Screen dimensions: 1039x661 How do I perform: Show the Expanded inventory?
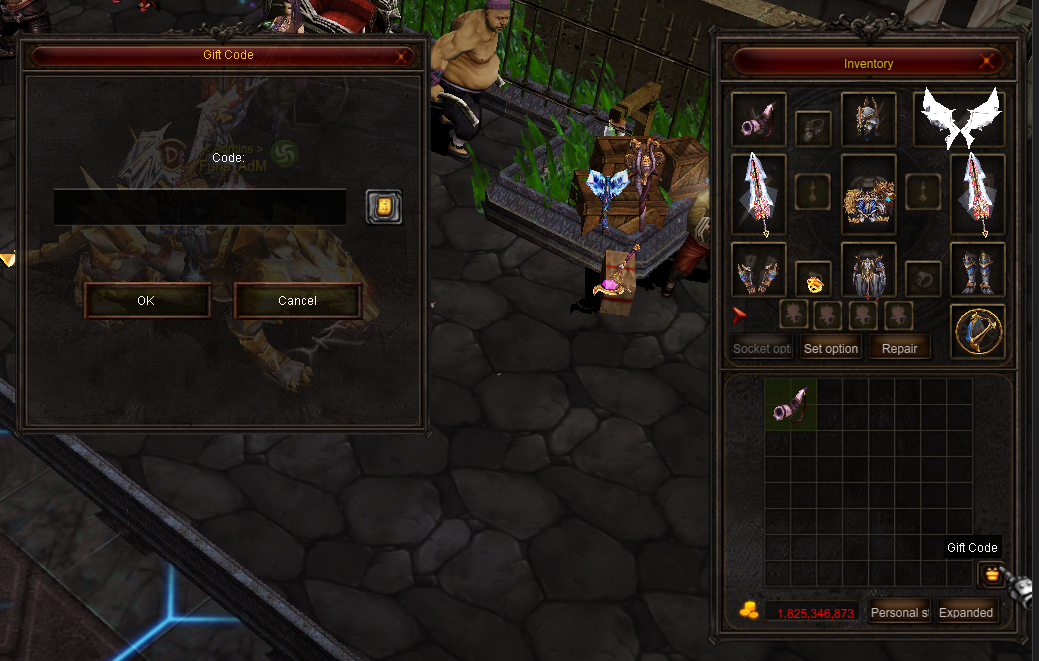click(965, 612)
